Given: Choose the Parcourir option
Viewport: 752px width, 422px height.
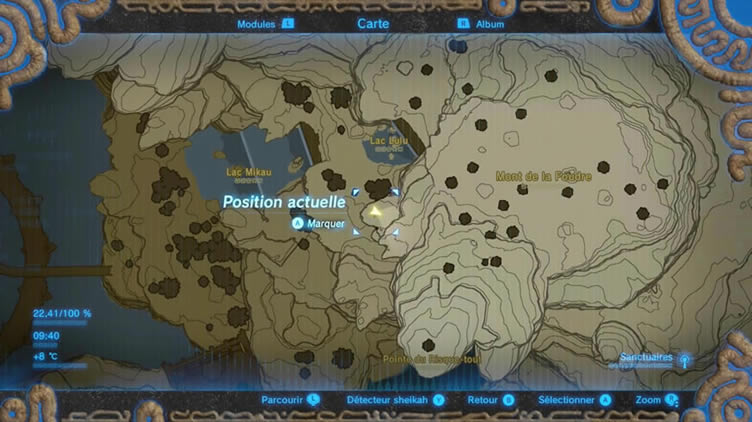Looking at the screenshot, I should 283,400.
